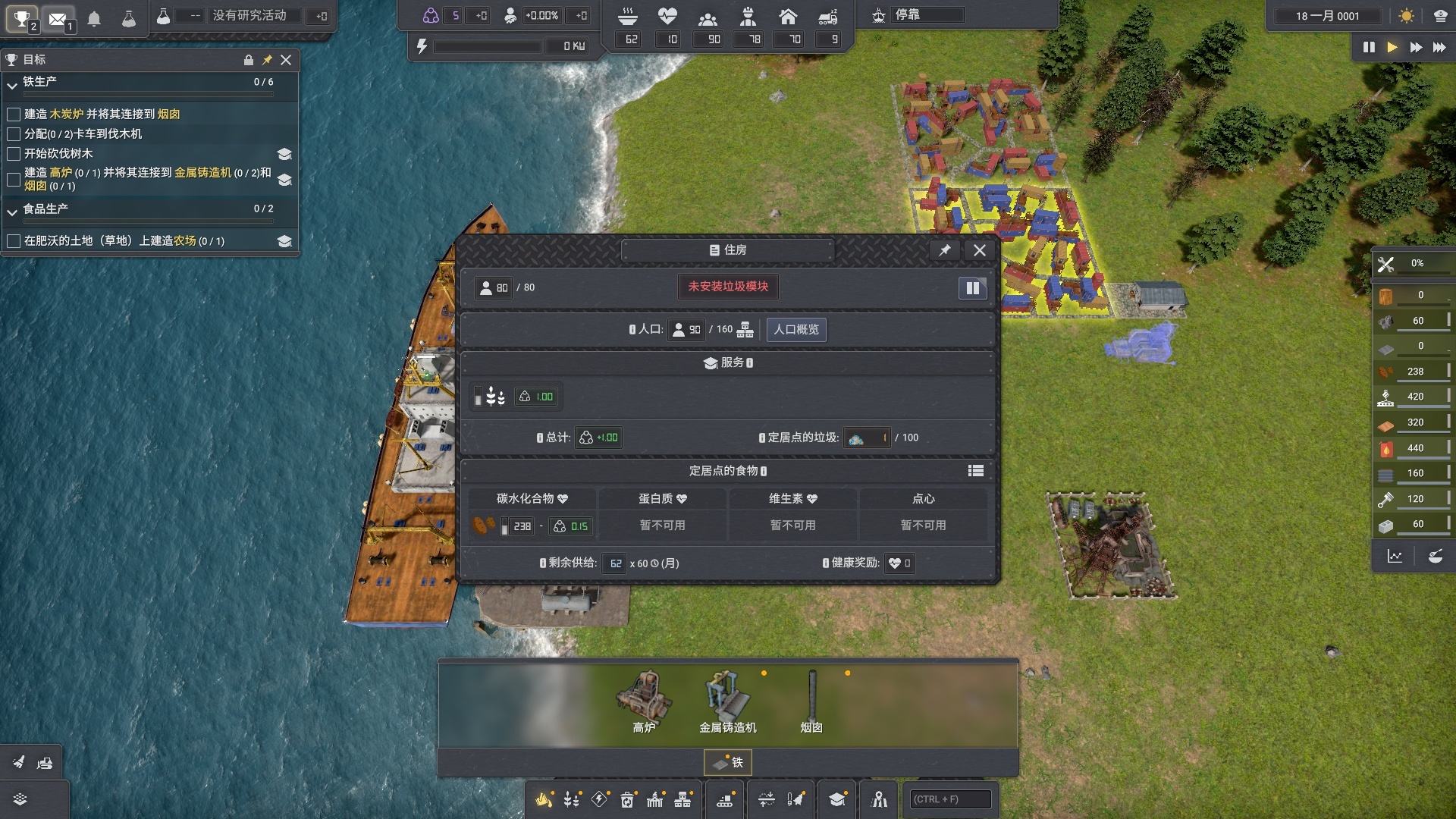Expand food details via list icon near 定居点的食物
Image resolution: width=1456 pixels, height=819 pixels.
click(x=976, y=471)
